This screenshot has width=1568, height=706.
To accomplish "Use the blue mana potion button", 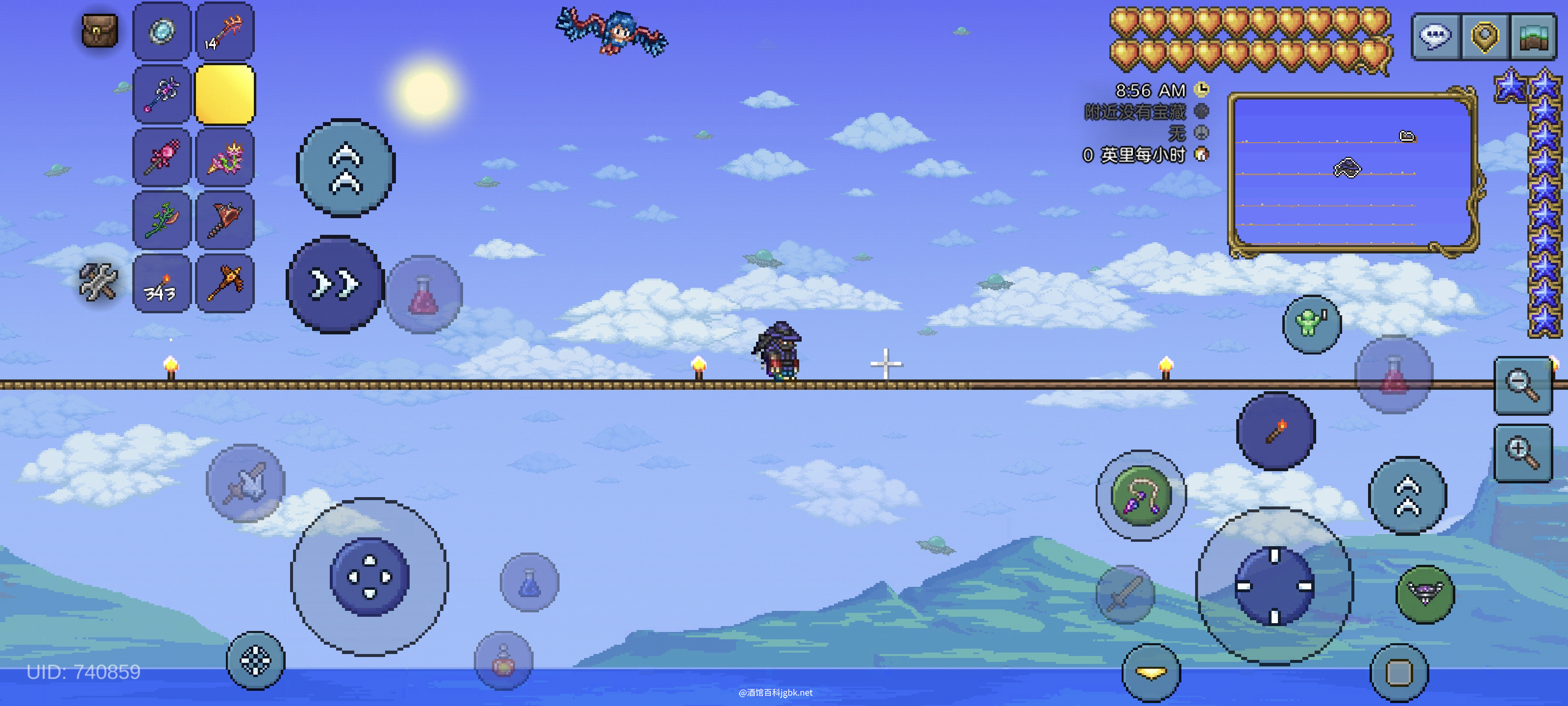I will [x=529, y=582].
